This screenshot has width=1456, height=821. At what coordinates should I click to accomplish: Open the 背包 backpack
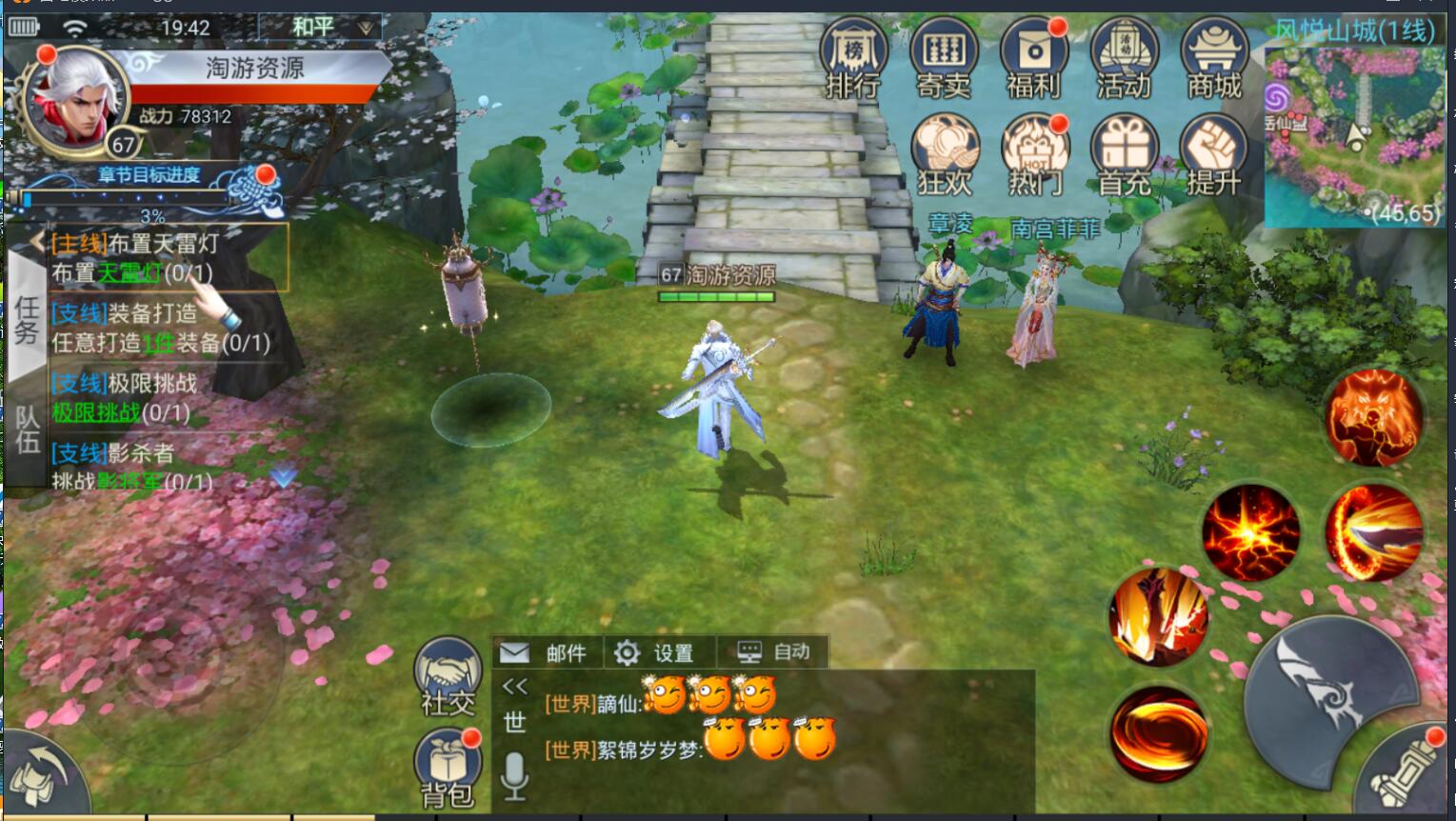click(448, 768)
